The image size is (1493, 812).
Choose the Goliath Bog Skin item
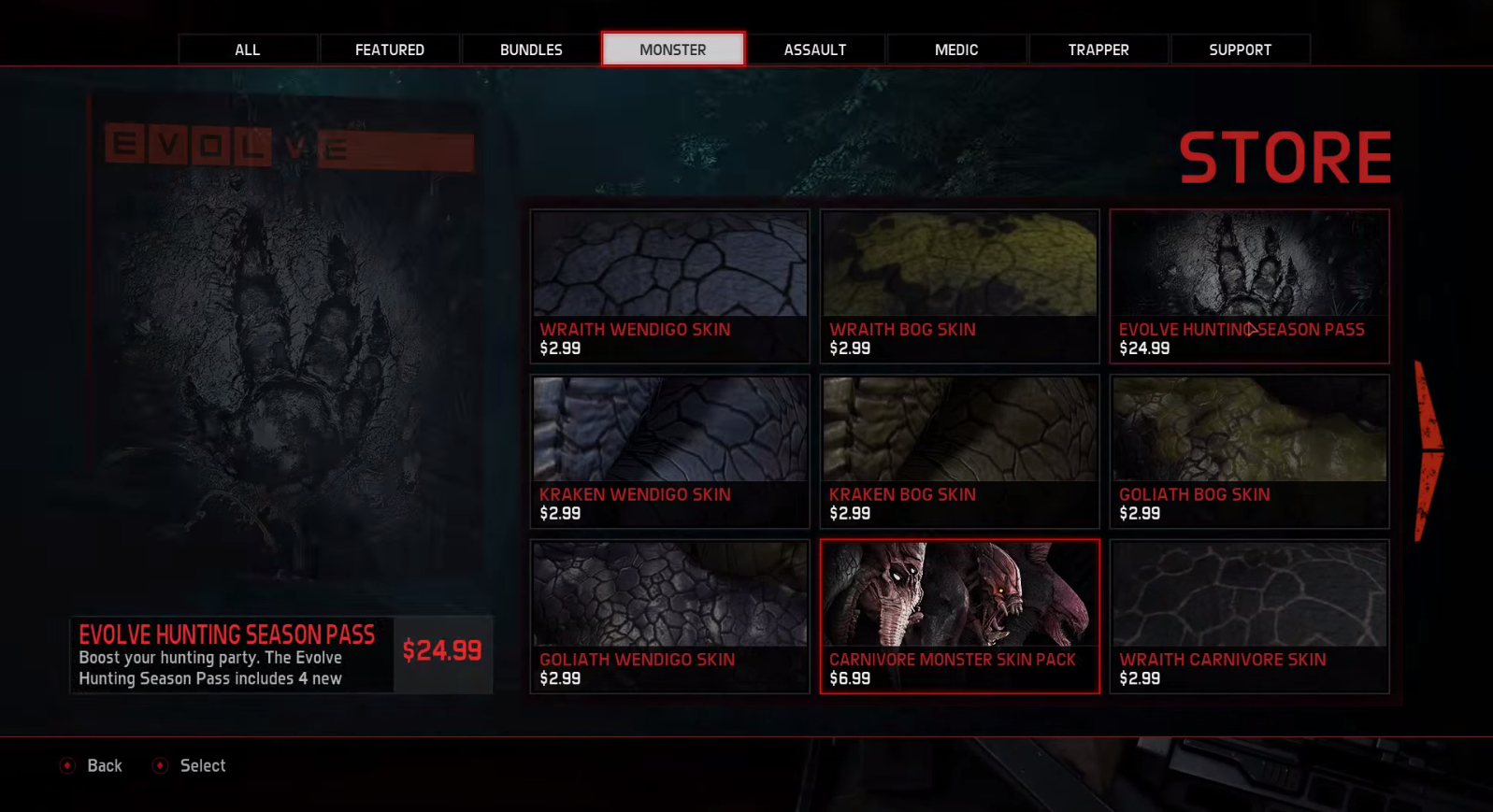[1249, 451]
